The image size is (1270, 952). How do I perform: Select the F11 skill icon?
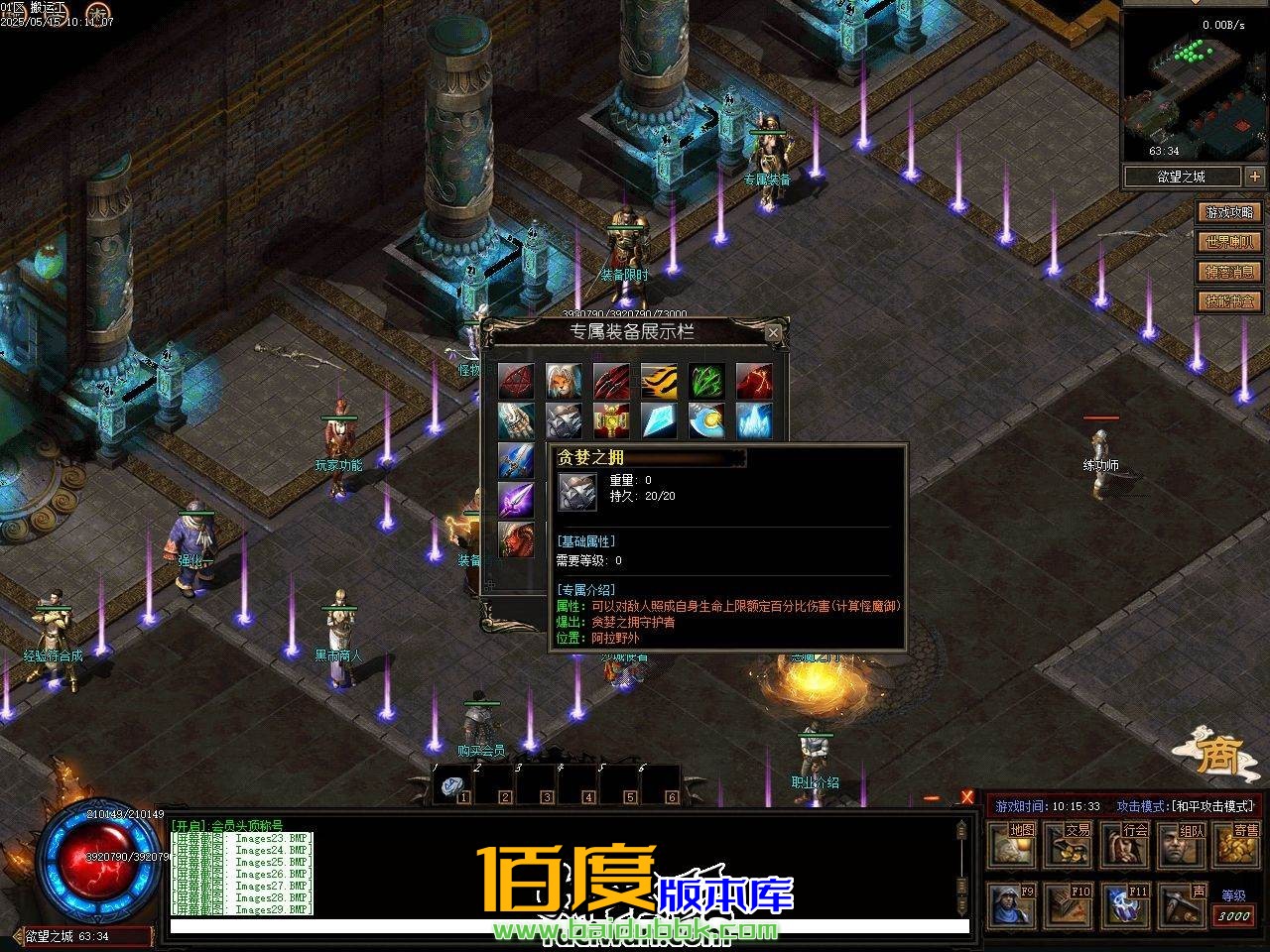pyautogui.click(x=1124, y=904)
